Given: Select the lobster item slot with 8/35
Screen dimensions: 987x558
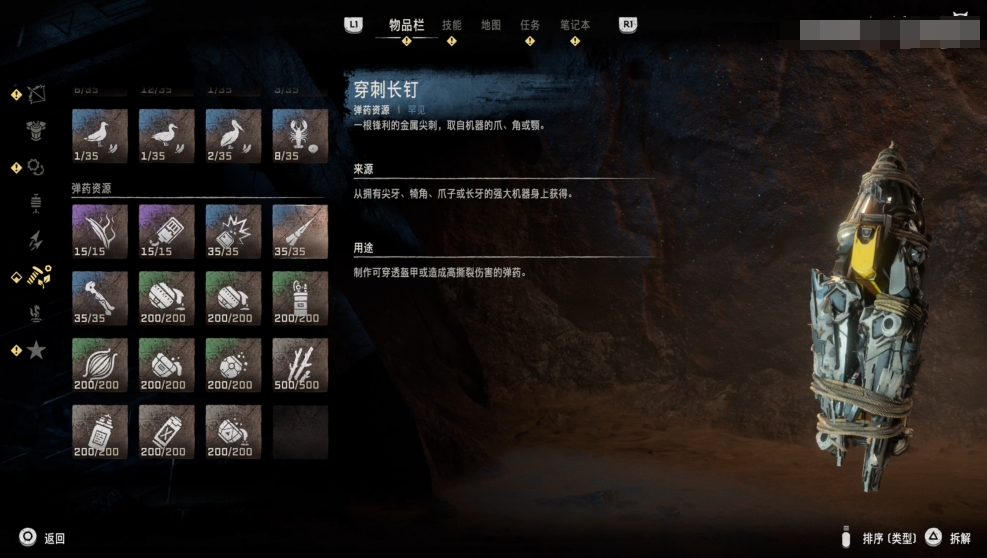Looking at the screenshot, I should pyautogui.click(x=300, y=136).
